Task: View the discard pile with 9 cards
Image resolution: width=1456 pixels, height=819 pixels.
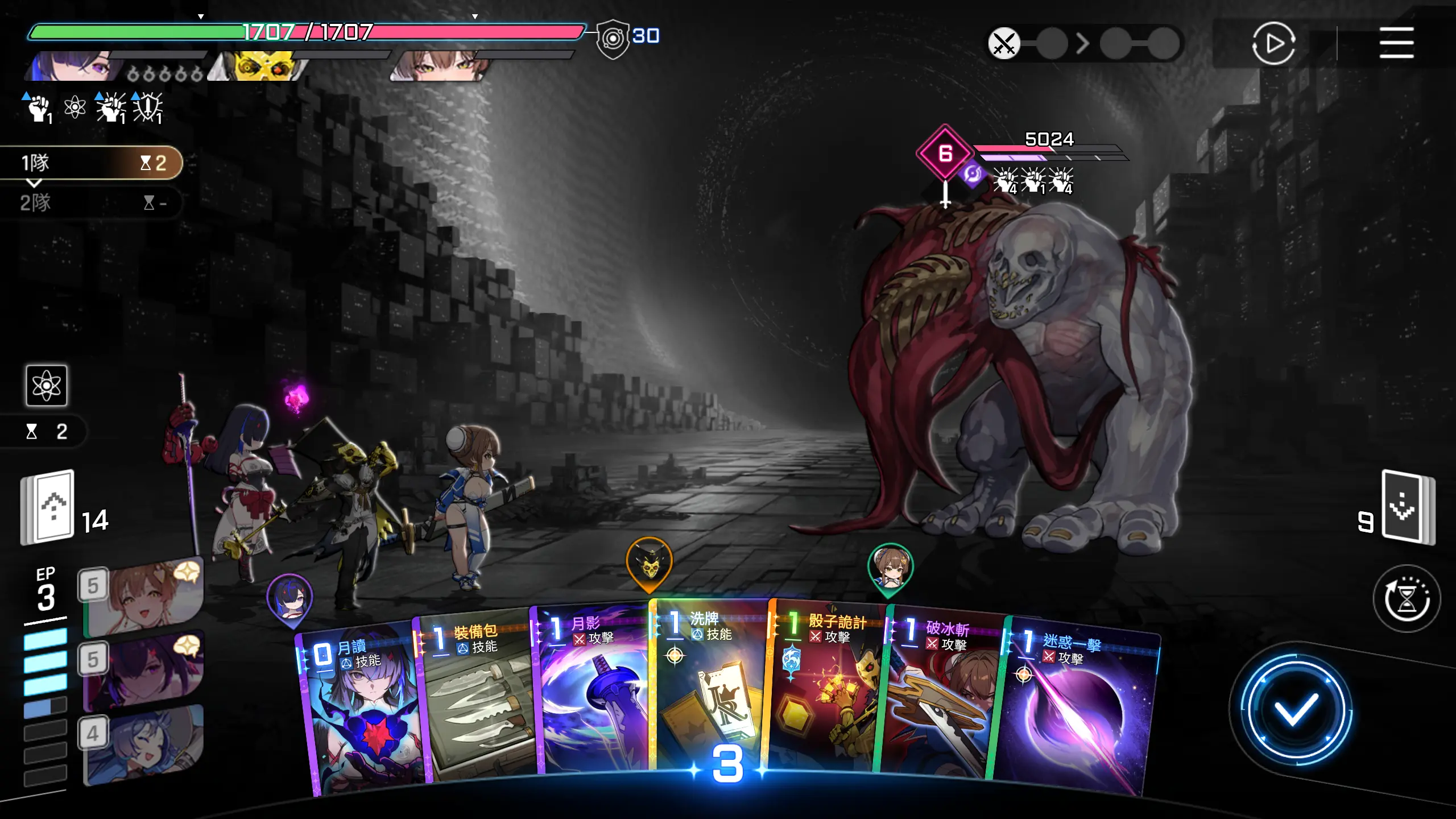Action: [x=1408, y=506]
